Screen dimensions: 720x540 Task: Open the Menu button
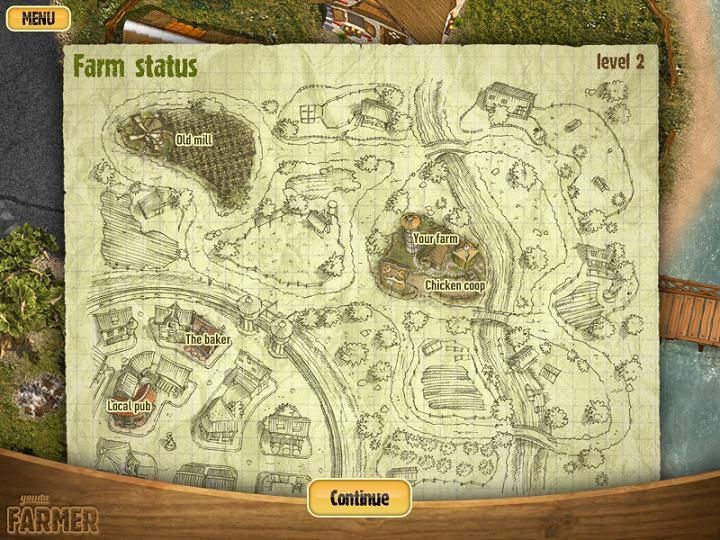click(38, 18)
